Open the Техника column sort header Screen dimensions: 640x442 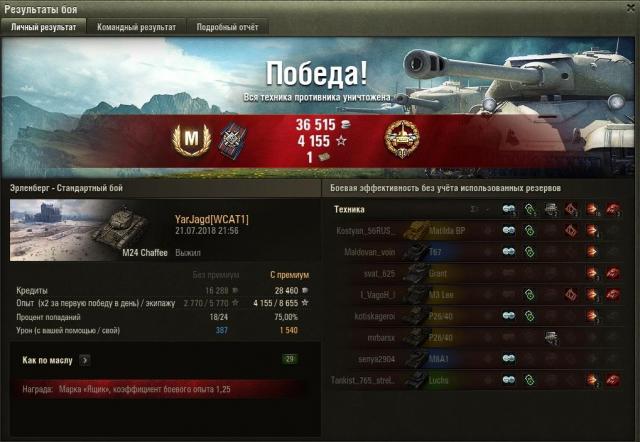pos(349,210)
